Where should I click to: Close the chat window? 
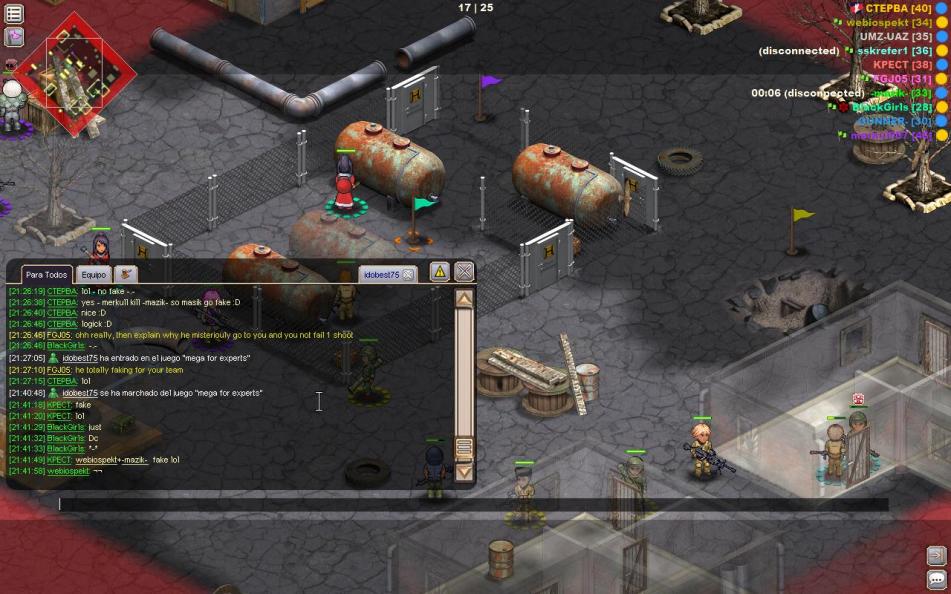click(464, 271)
